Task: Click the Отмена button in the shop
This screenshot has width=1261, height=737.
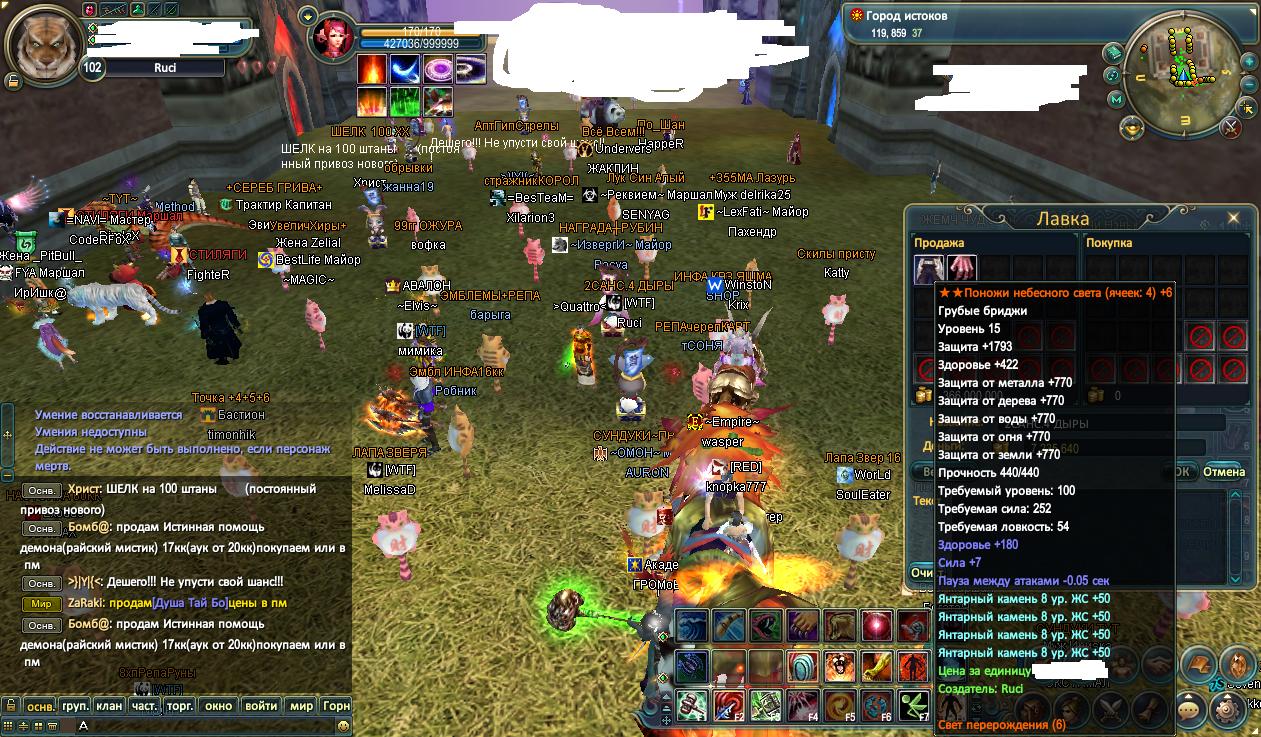Action: [1224, 472]
